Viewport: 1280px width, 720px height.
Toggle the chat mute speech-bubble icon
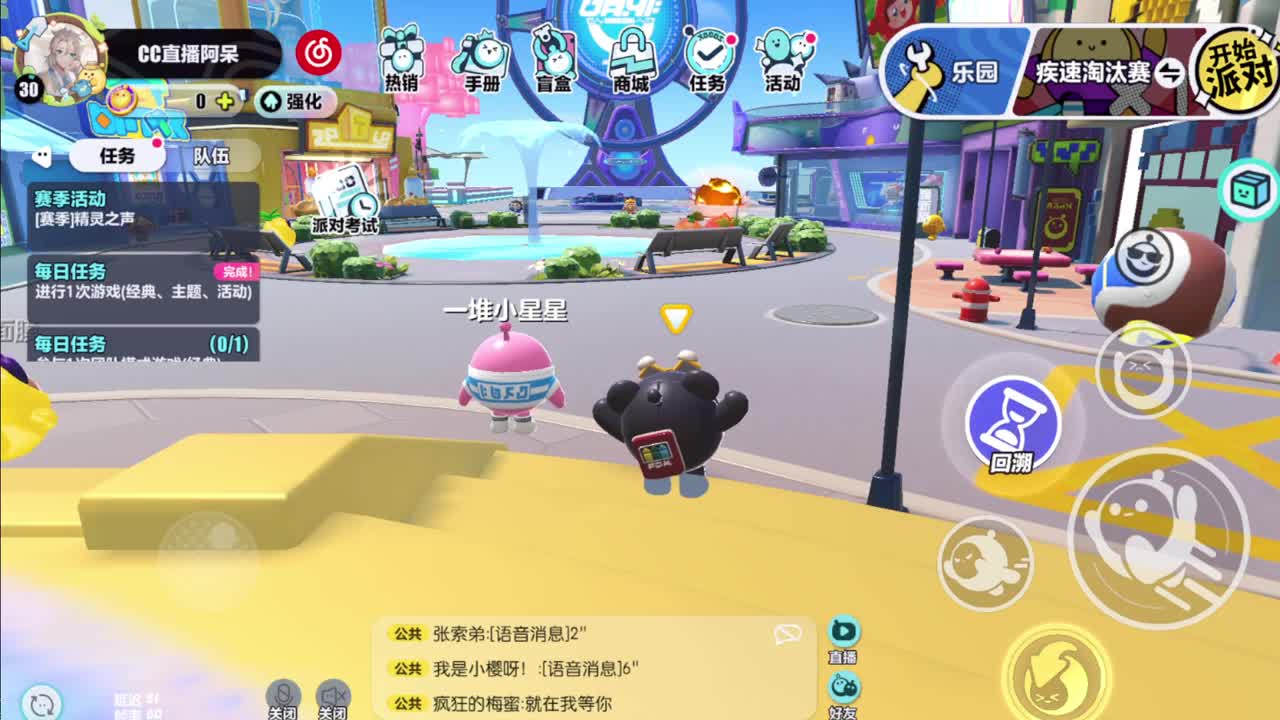point(790,632)
